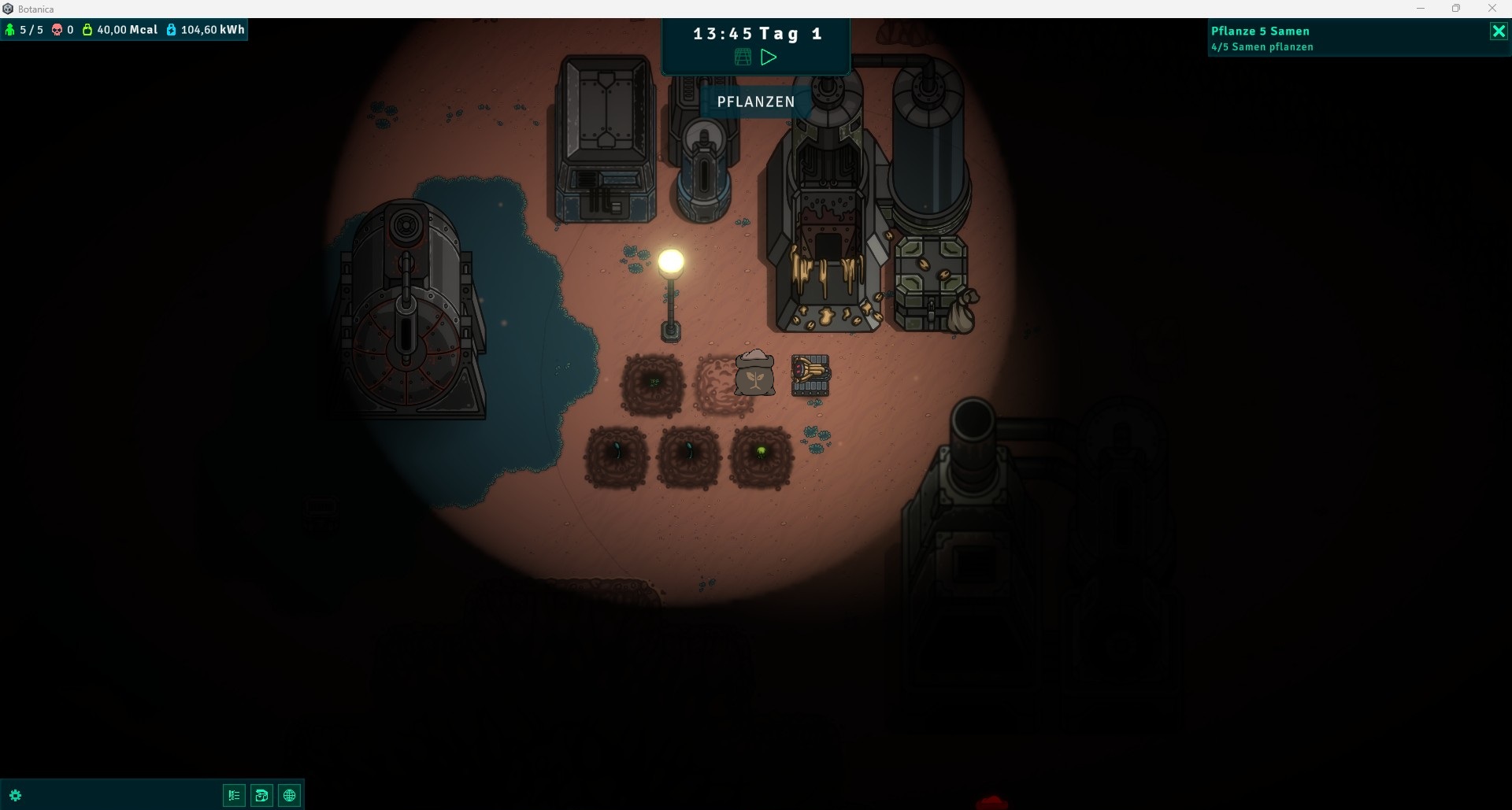This screenshot has width=1512, height=810.
Task: Open settings with the gear icon
Action: pyautogui.click(x=15, y=795)
